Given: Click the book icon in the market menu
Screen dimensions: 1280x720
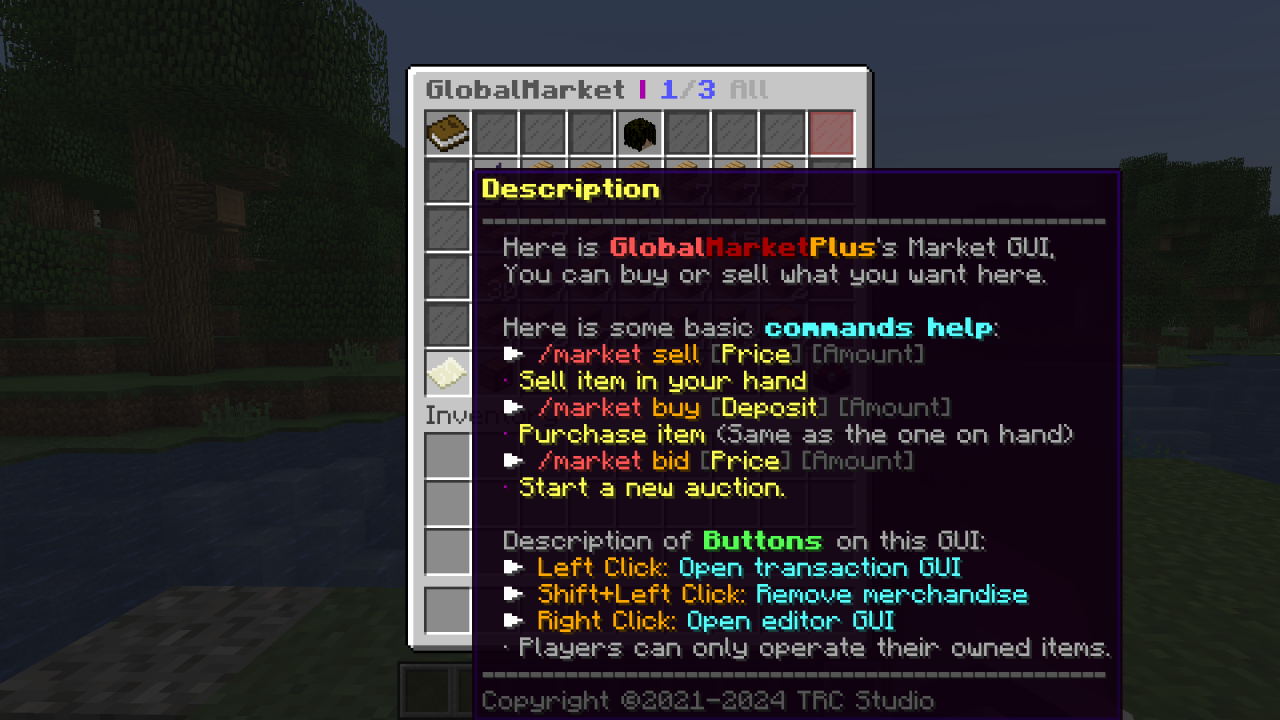Looking at the screenshot, I should point(448,133).
